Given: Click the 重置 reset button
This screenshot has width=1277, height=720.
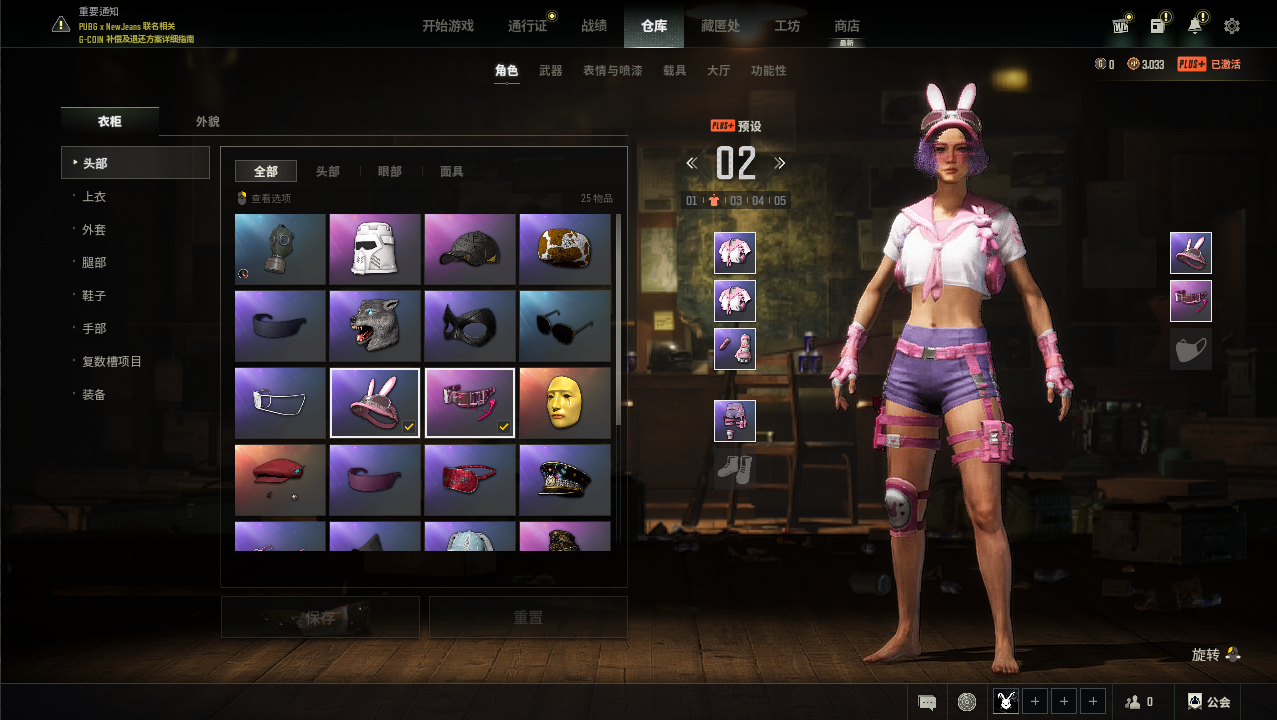Looking at the screenshot, I should coord(528,618).
